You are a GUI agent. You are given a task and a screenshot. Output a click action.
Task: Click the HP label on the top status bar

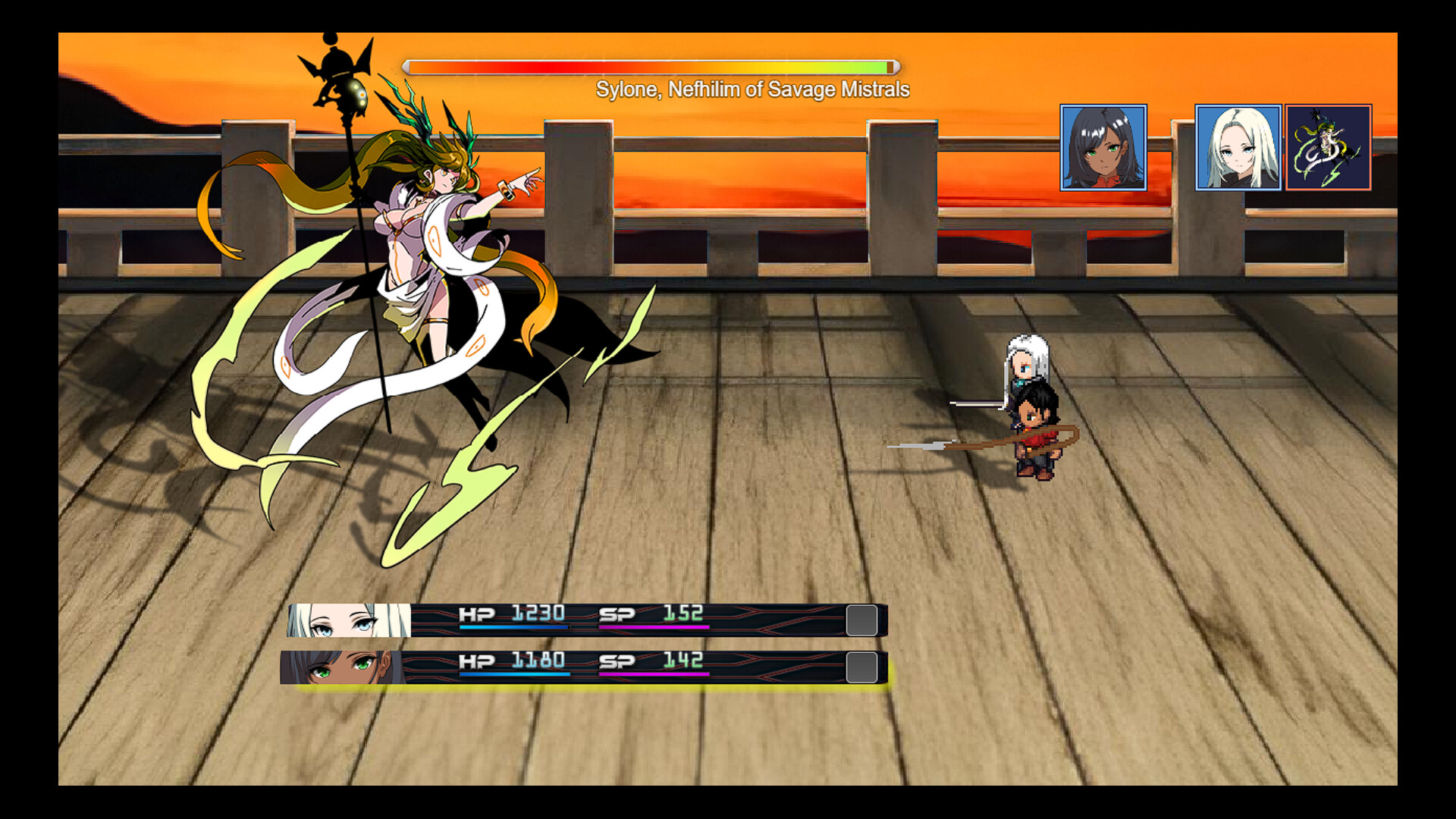[475, 614]
